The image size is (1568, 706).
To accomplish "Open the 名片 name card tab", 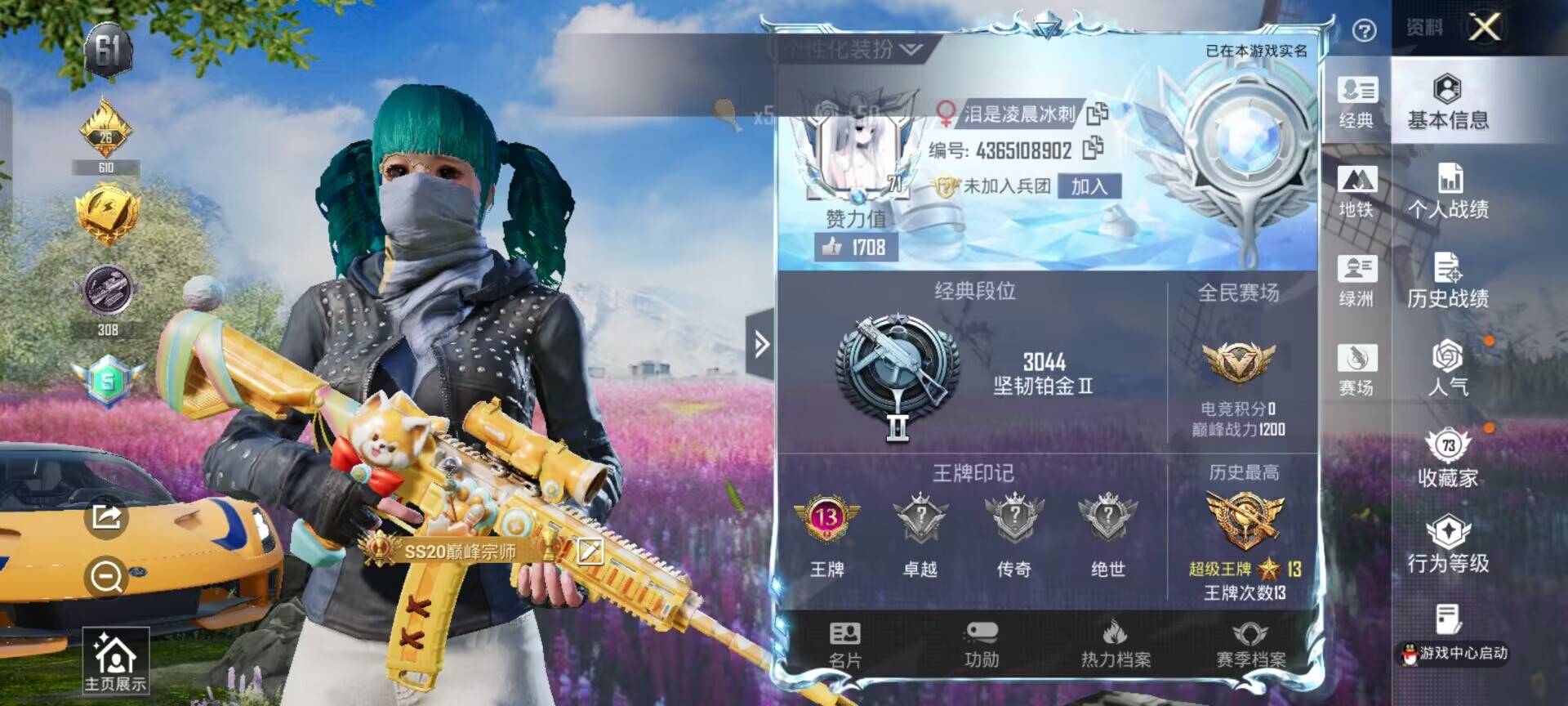I will tap(844, 645).
